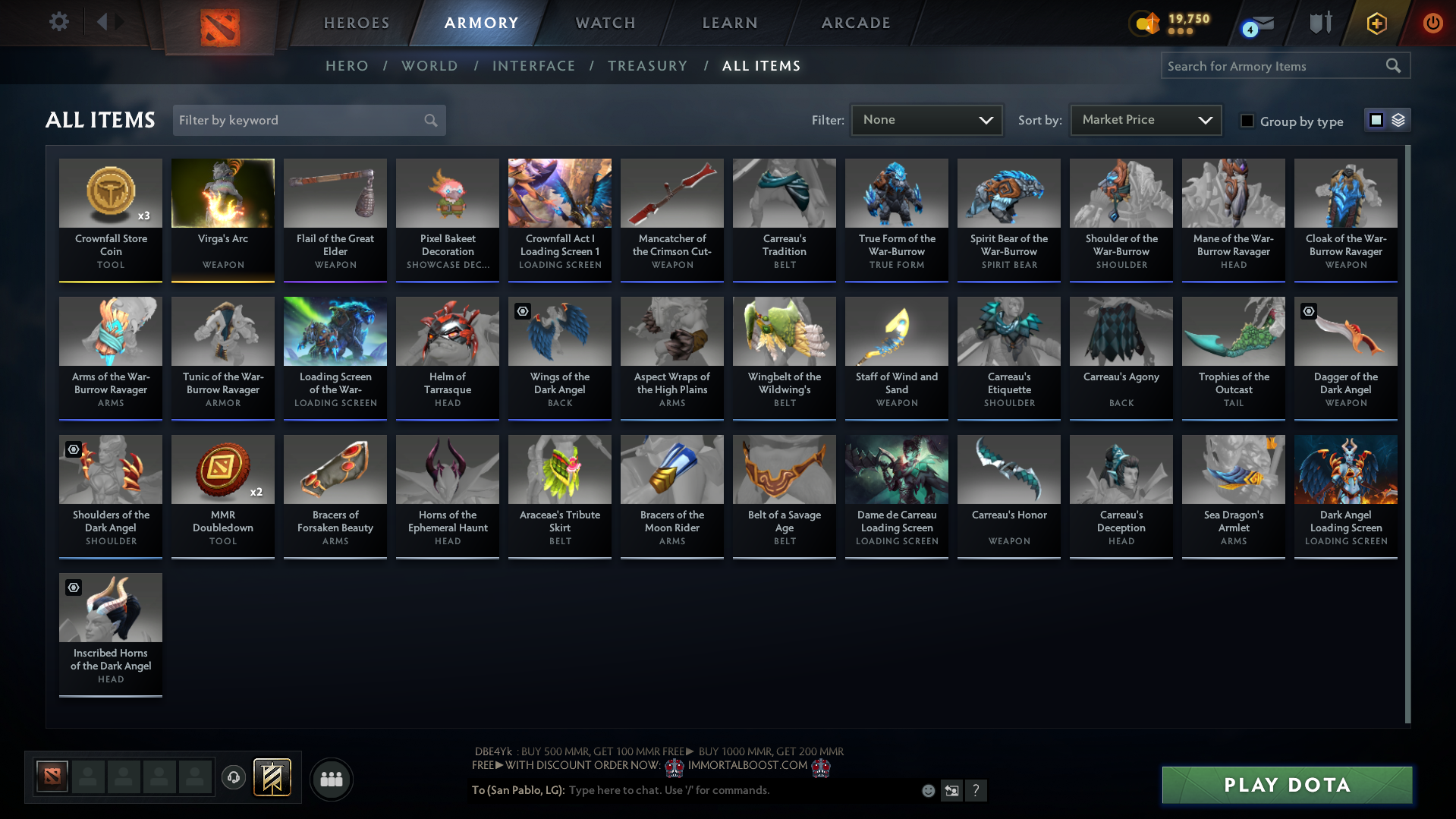Click the Dota Plus hexagon icon
The height and width of the screenshot is (819, 1456).
1376,23
